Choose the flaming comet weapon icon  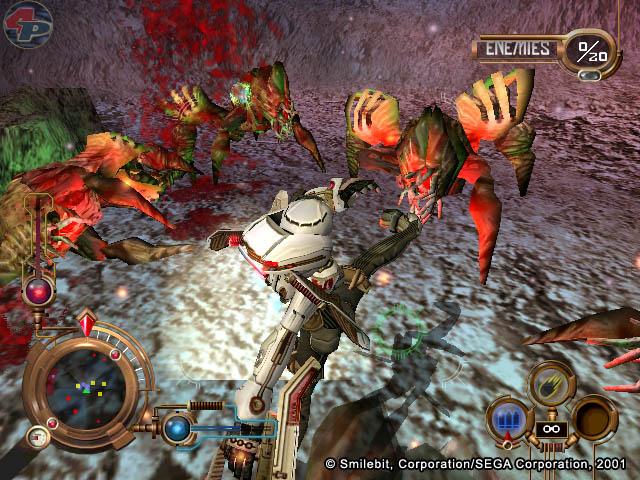click(549, 382)
